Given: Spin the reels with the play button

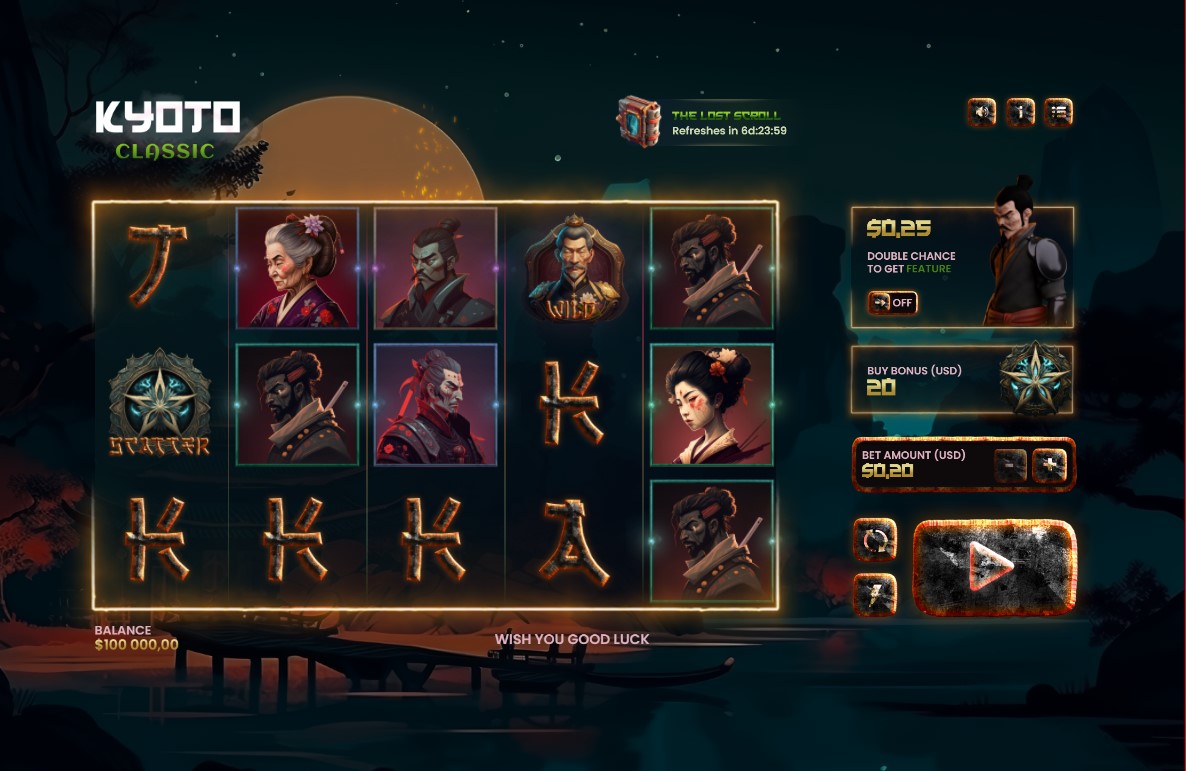Looking at the screenshot, I should [994, 567].
